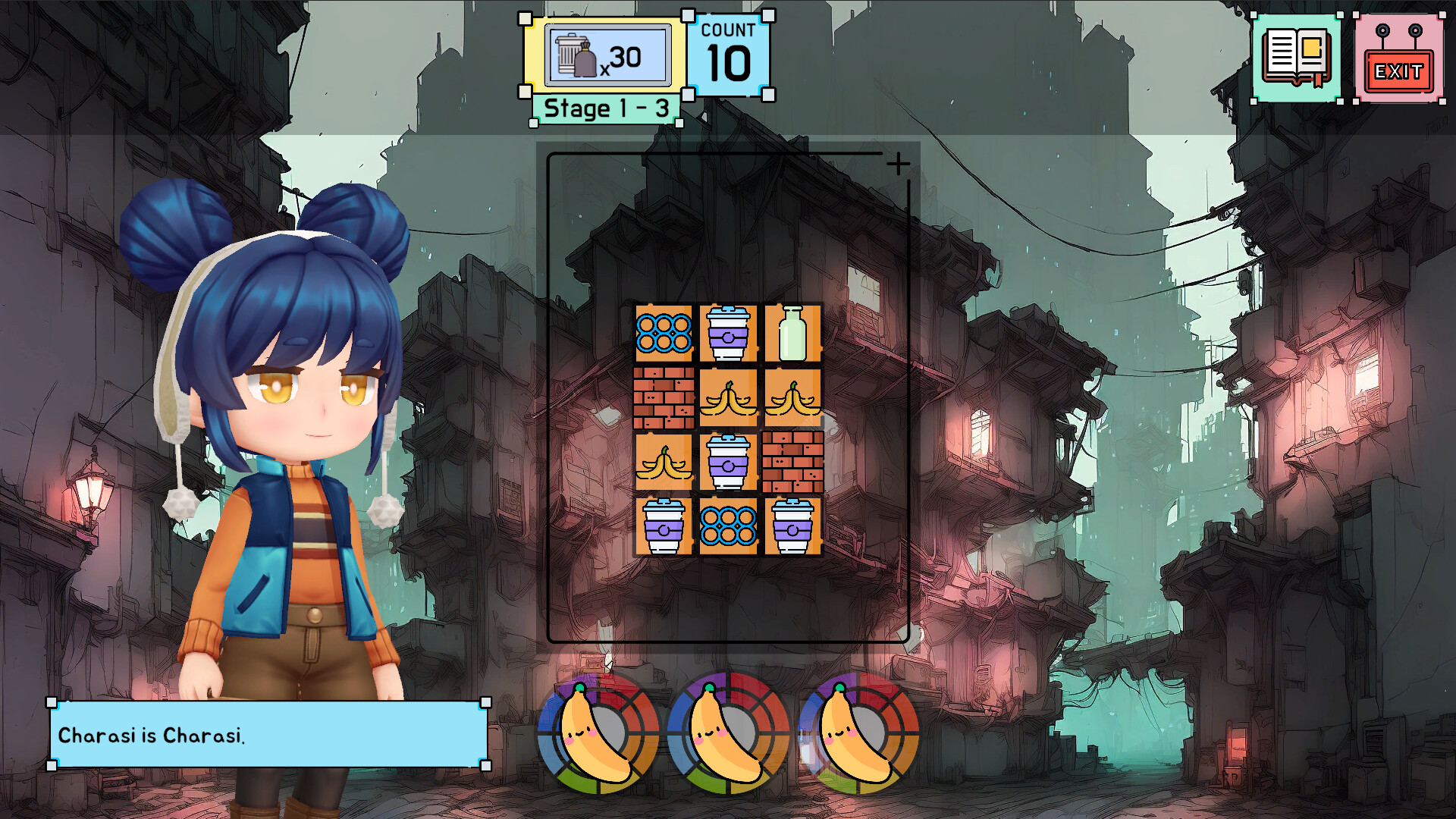Expand the board using the plus sign corner
The image size is (1456, 819).
click(899, 162)
